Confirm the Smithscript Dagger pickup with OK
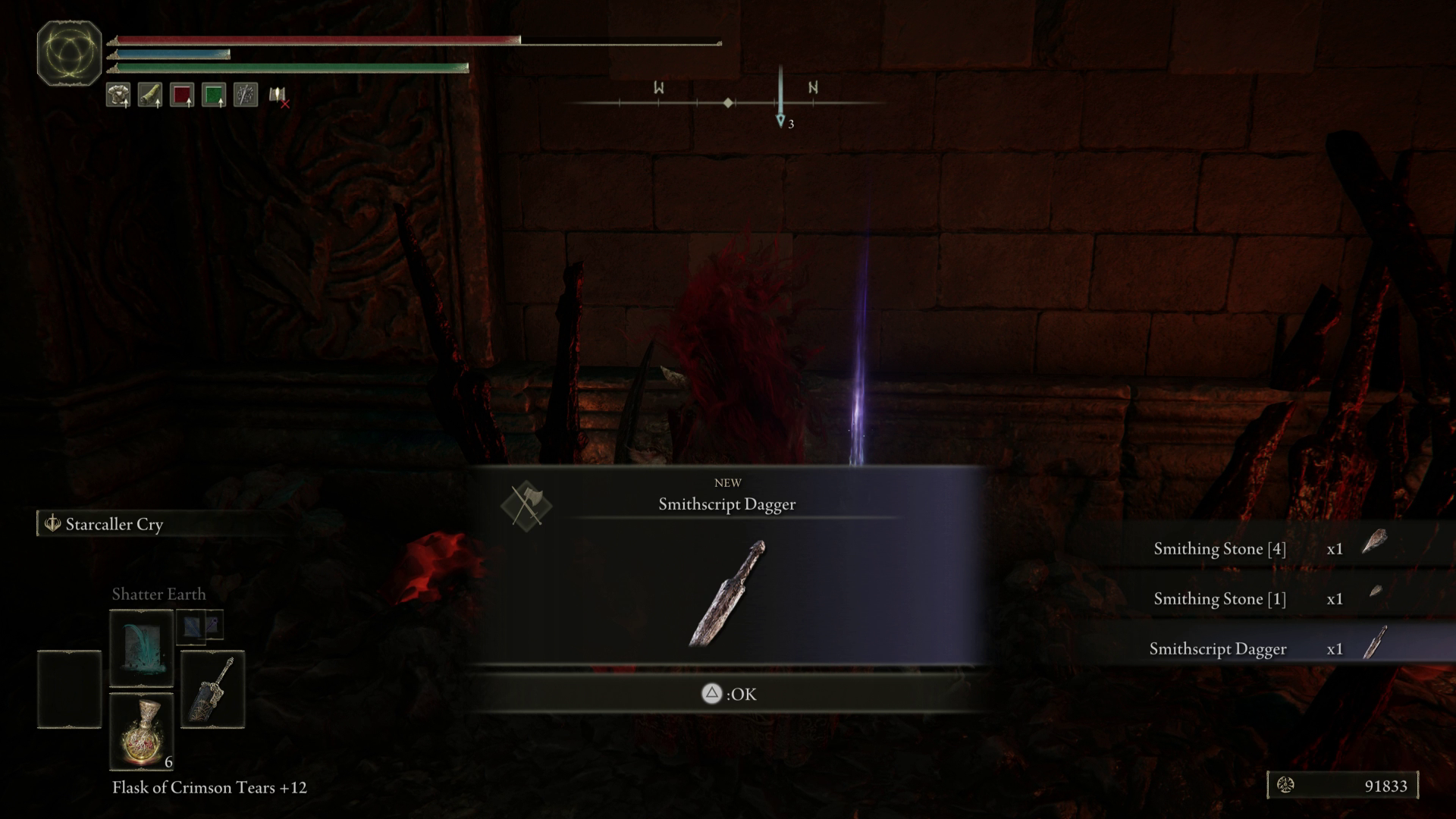 728,694
